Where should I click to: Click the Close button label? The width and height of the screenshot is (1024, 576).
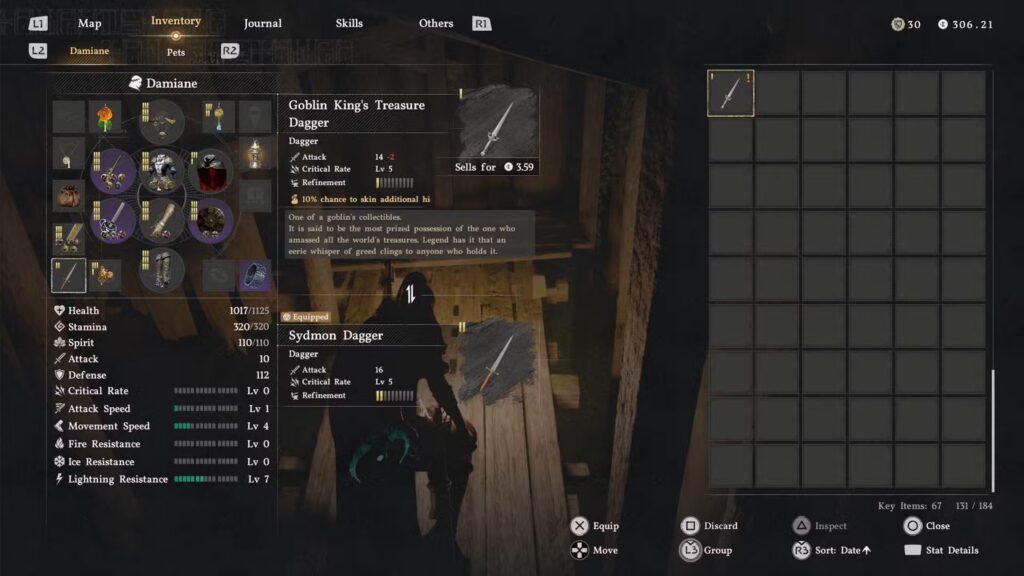point(937,526)
